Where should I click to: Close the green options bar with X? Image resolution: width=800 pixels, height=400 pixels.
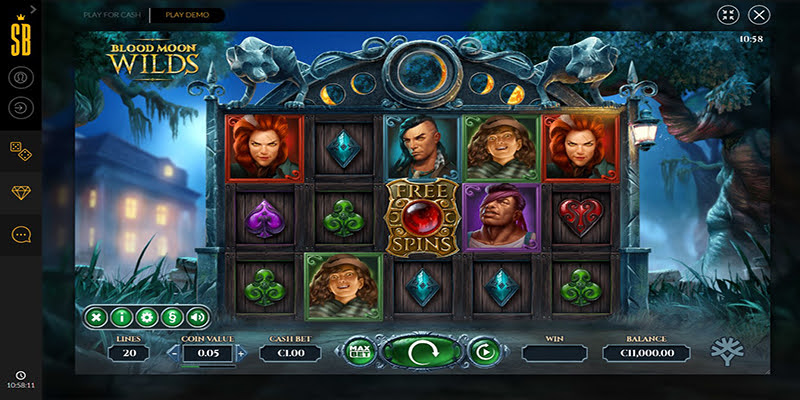[x=97, y=318]
